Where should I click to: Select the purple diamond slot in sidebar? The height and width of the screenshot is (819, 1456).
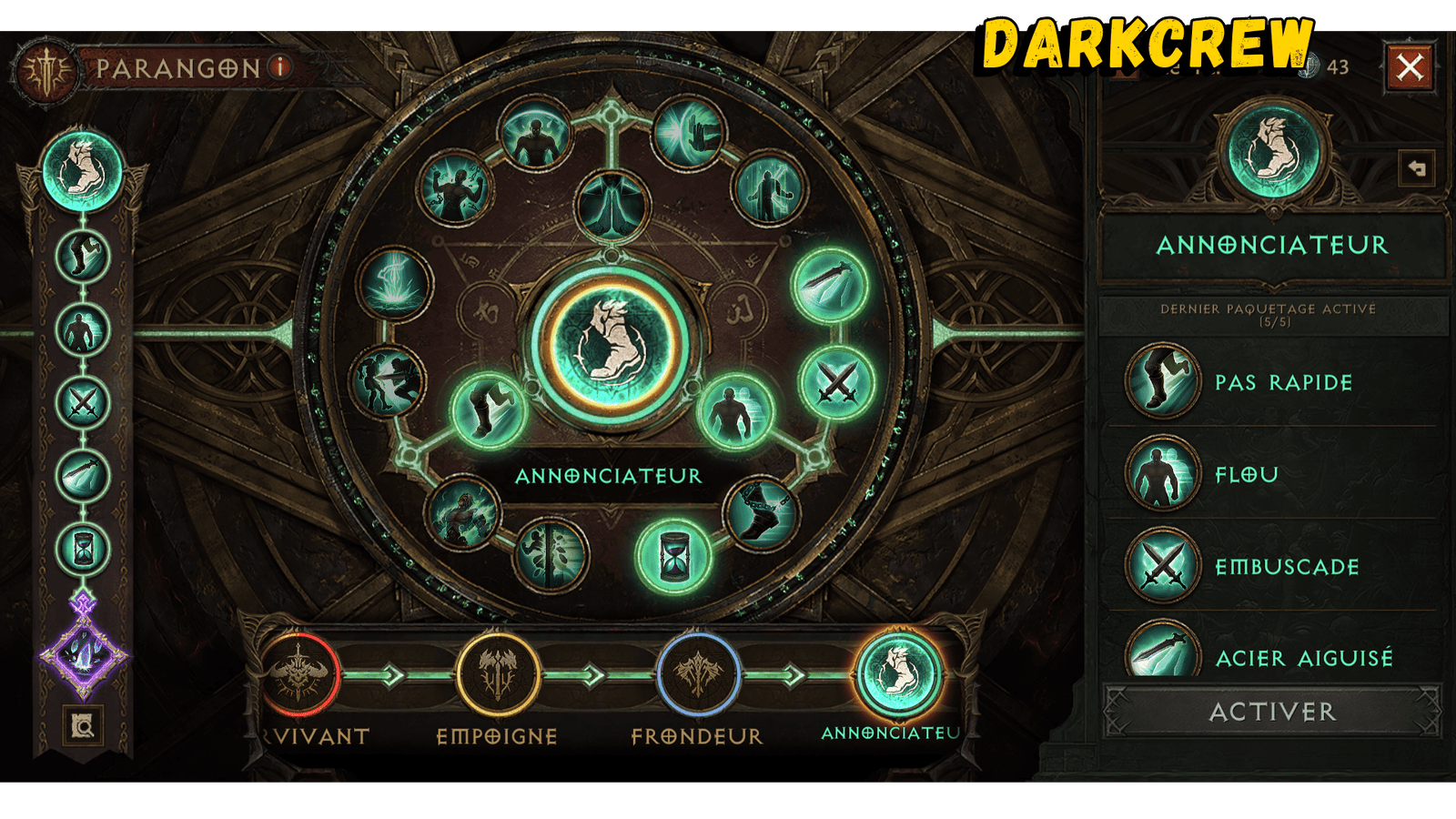coord(84,653)
